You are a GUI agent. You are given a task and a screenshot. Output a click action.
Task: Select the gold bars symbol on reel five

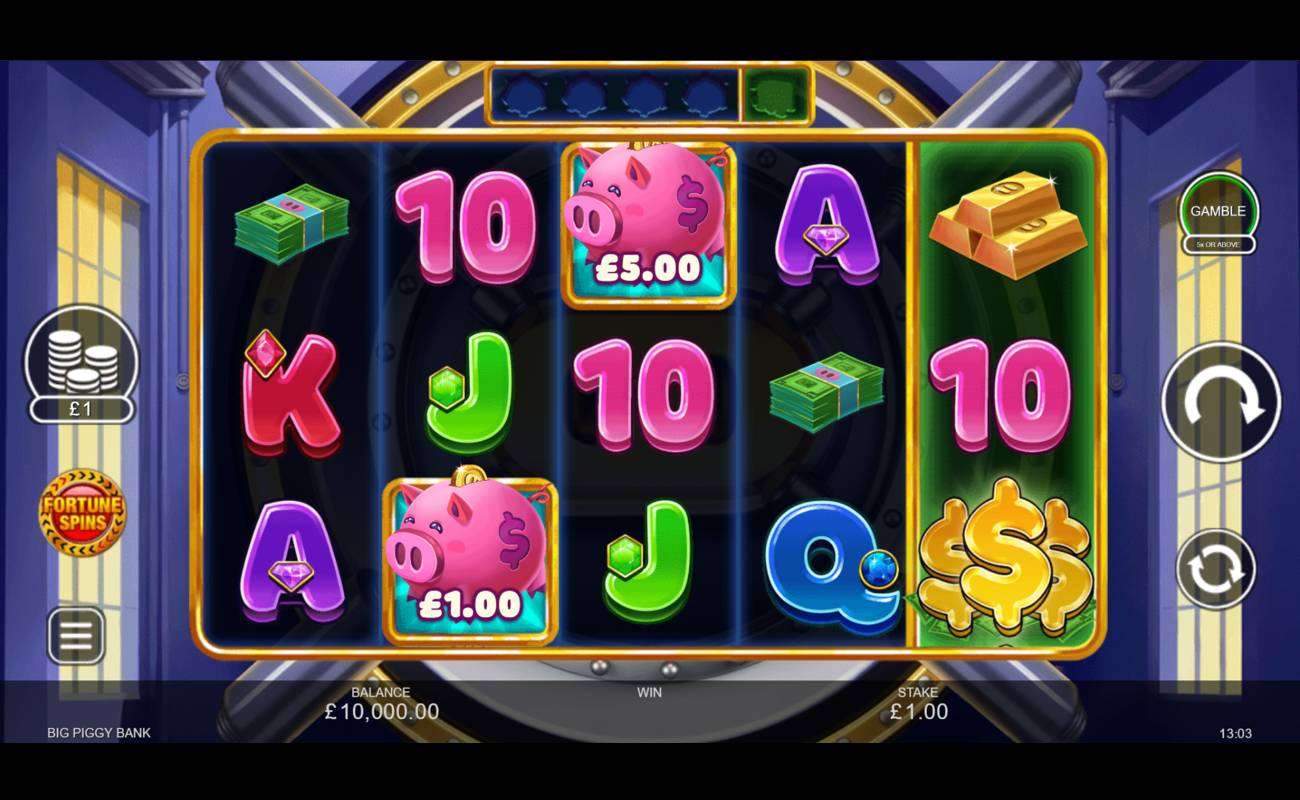tap(1010, 222)
